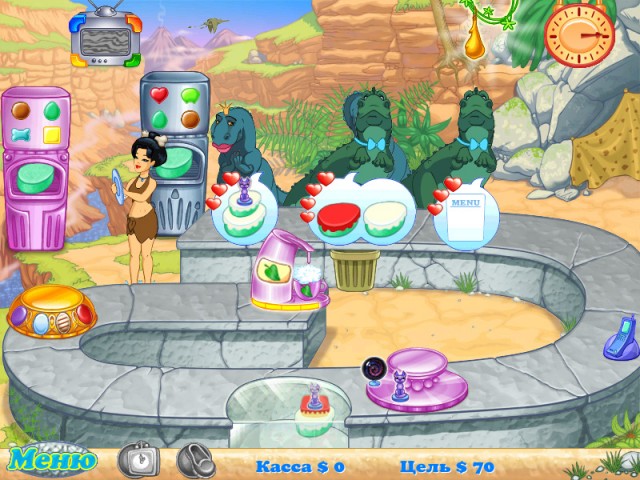Take the green cake from the gray oven
640x480 pixels.
click(173, 162)
